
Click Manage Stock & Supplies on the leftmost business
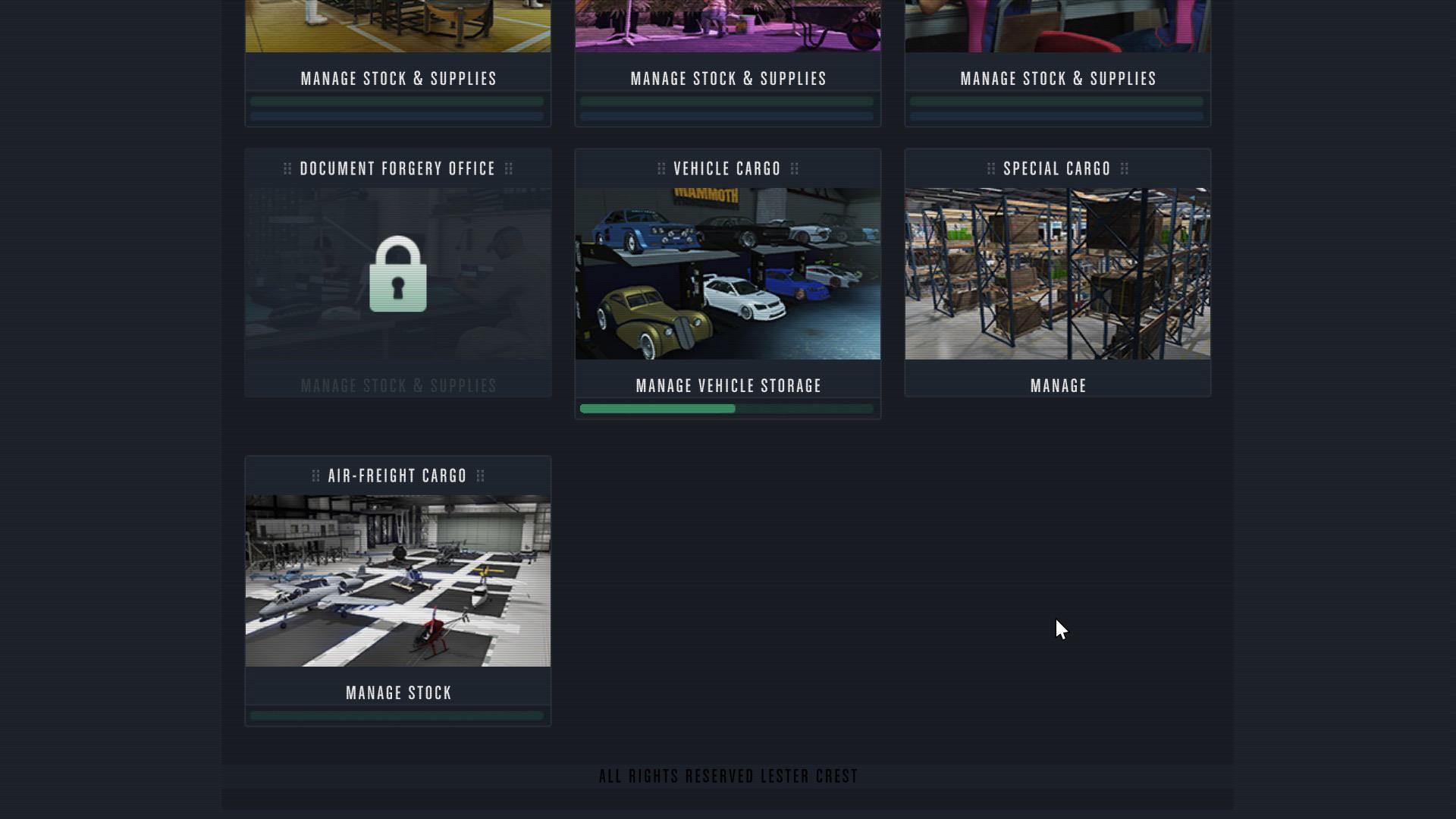click(398, 77)
